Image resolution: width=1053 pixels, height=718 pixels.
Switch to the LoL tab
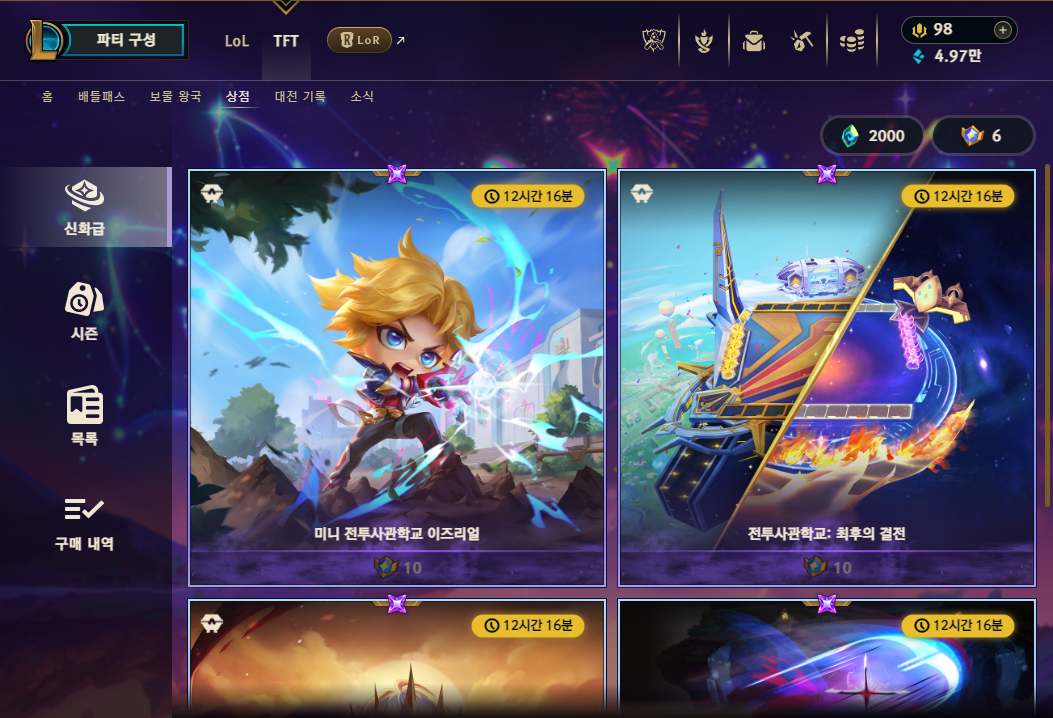pos(237,41)
